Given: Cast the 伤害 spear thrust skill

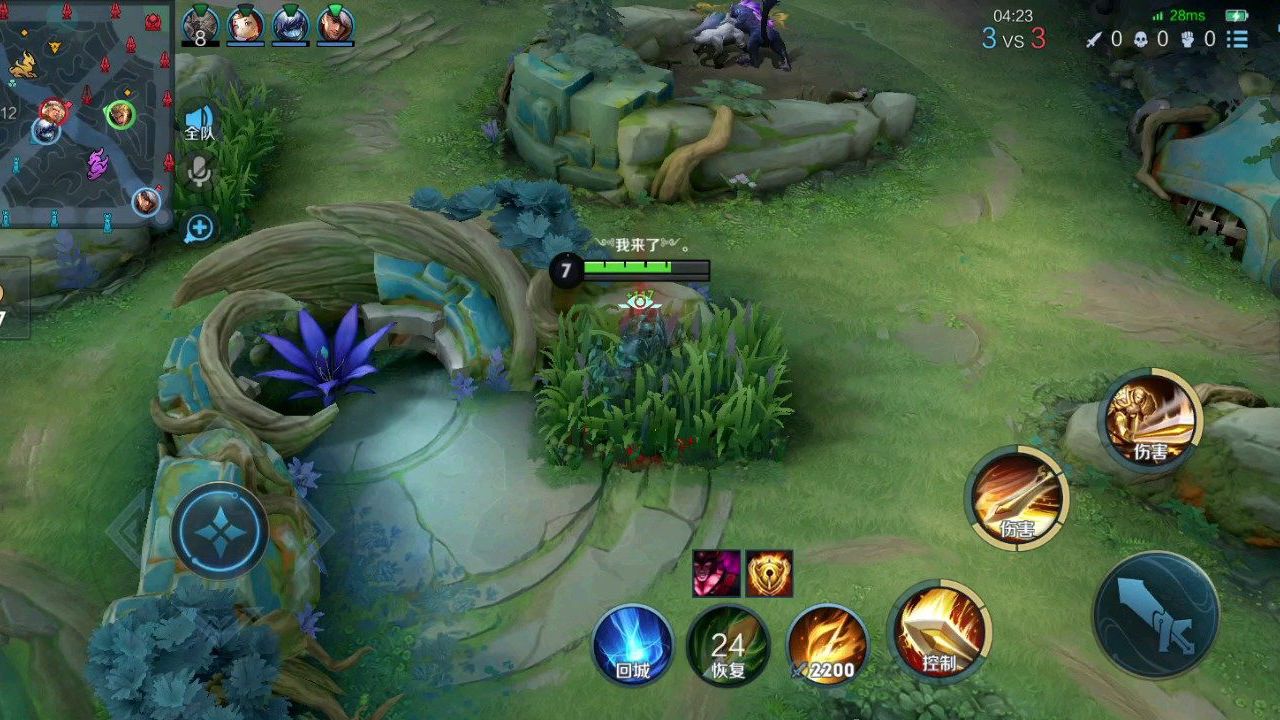Looking at the screenshot, I should (x=1017, y=498).
